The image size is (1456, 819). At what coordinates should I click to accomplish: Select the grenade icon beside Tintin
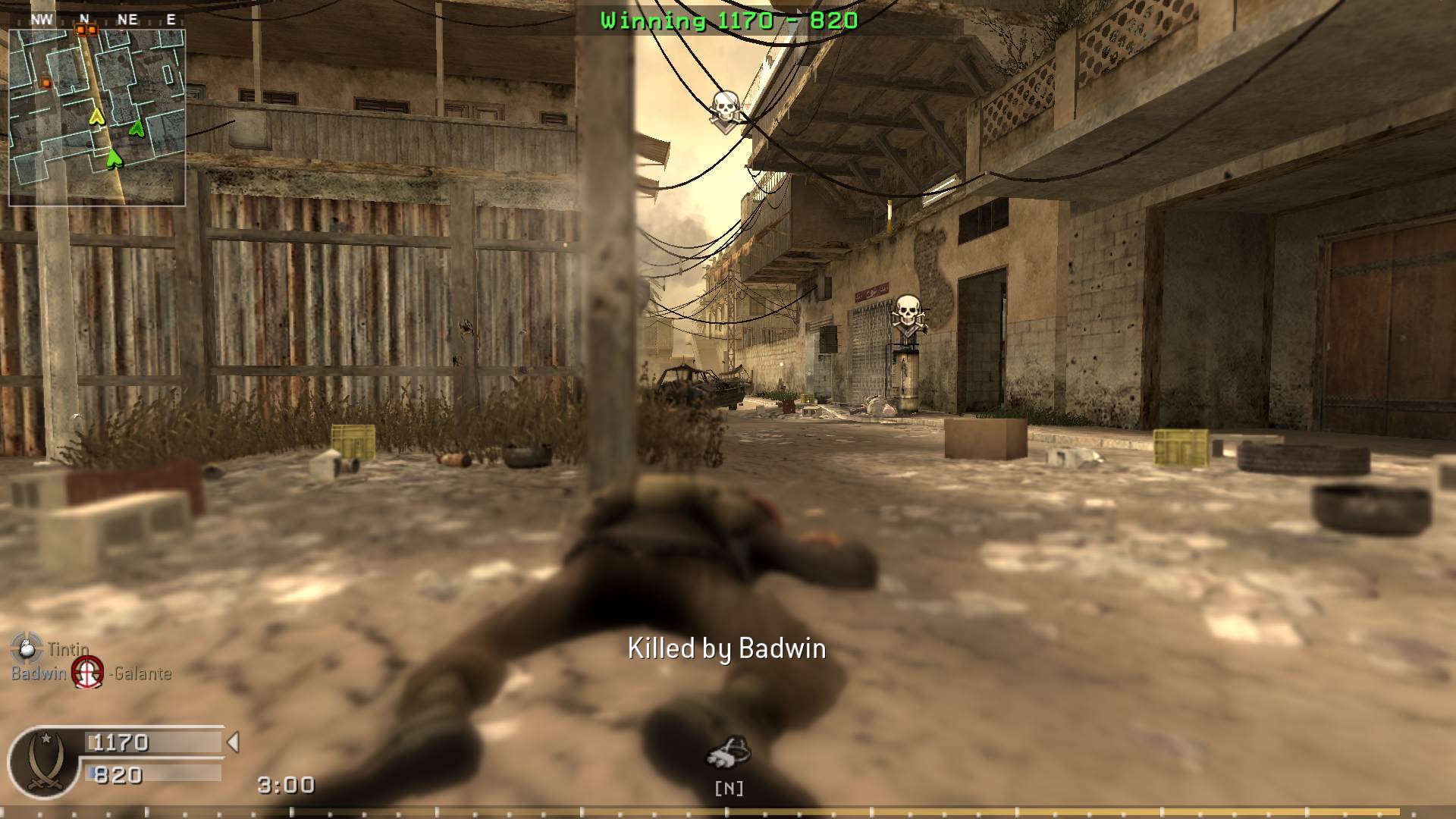tap(26, 647)
